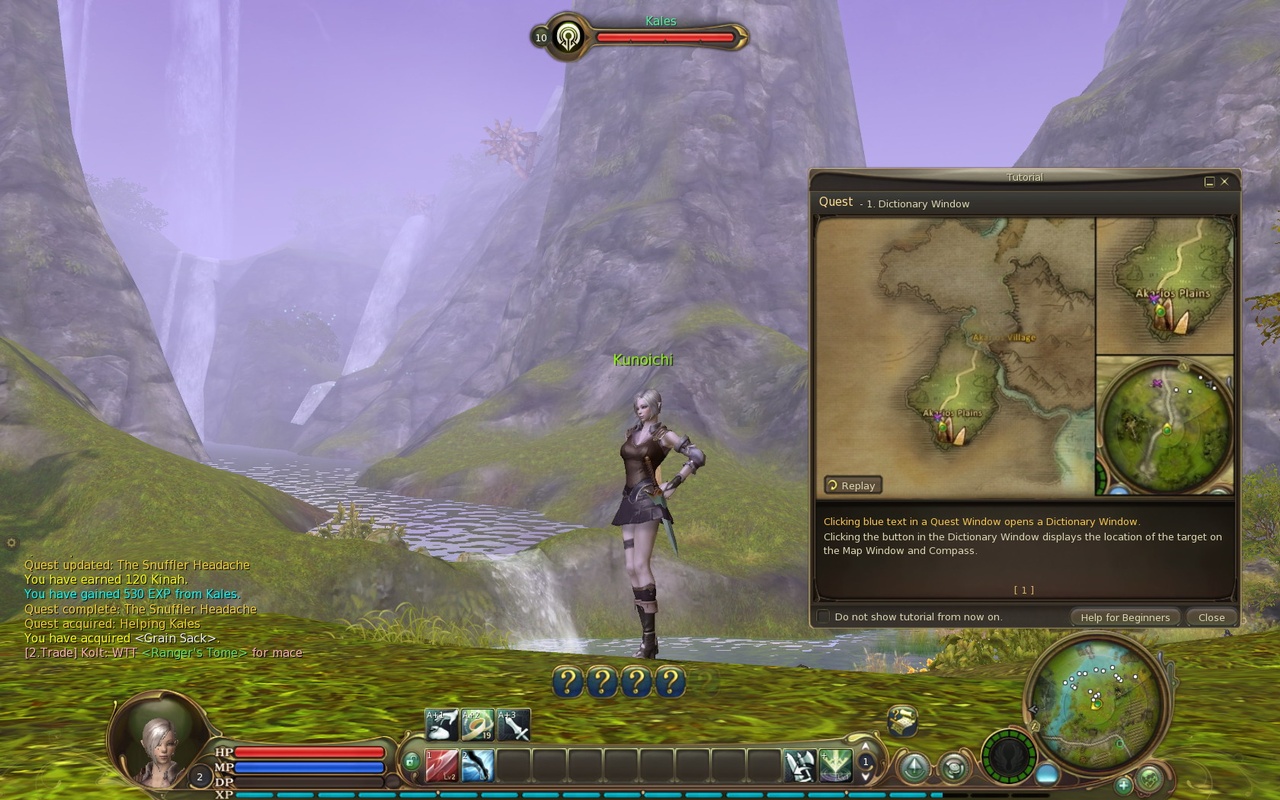Open Help for Beginners

tap(1124, 617)
